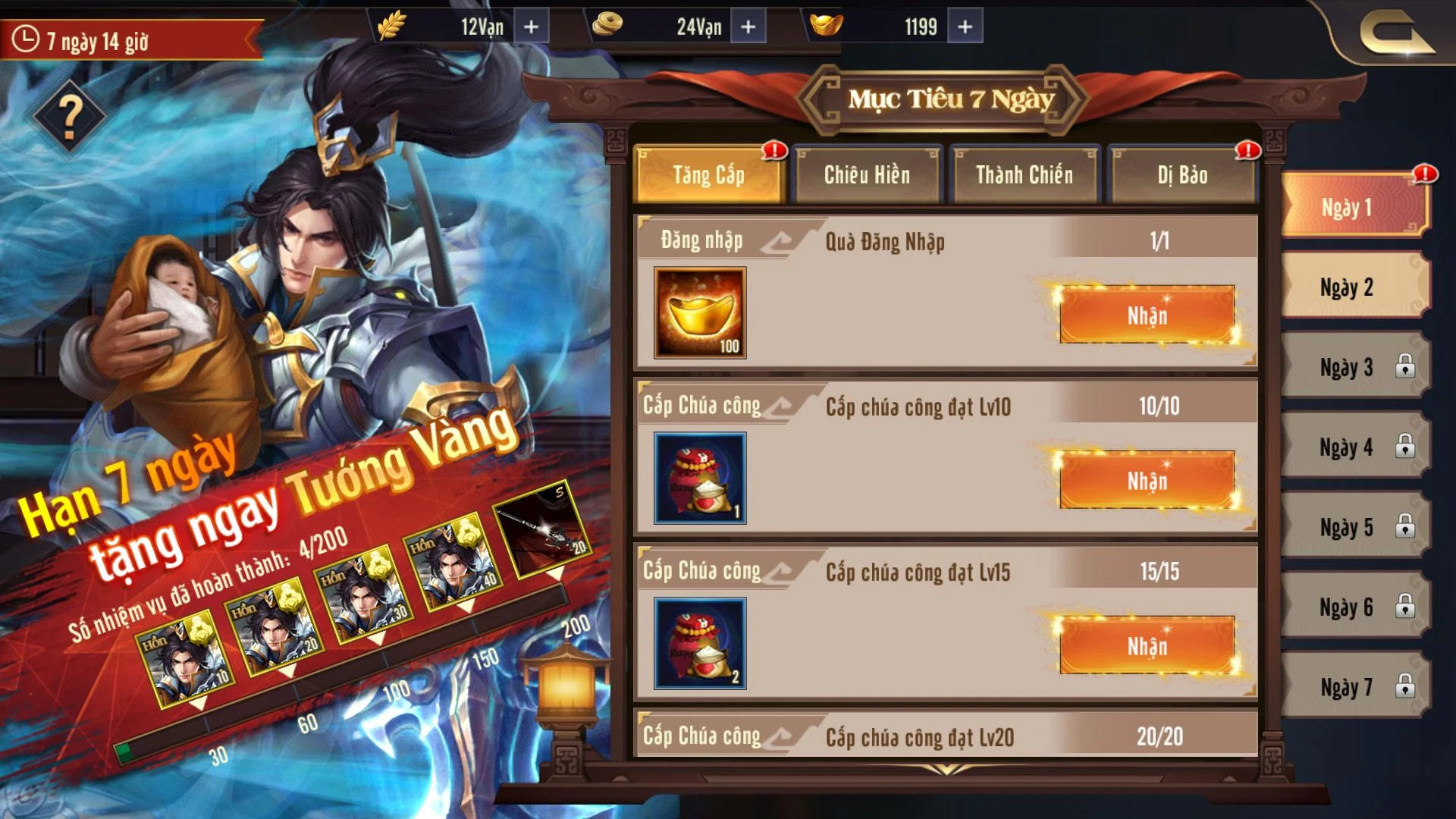Add more coins with the plus button
Screen dimensions: 1456x819
748,27
